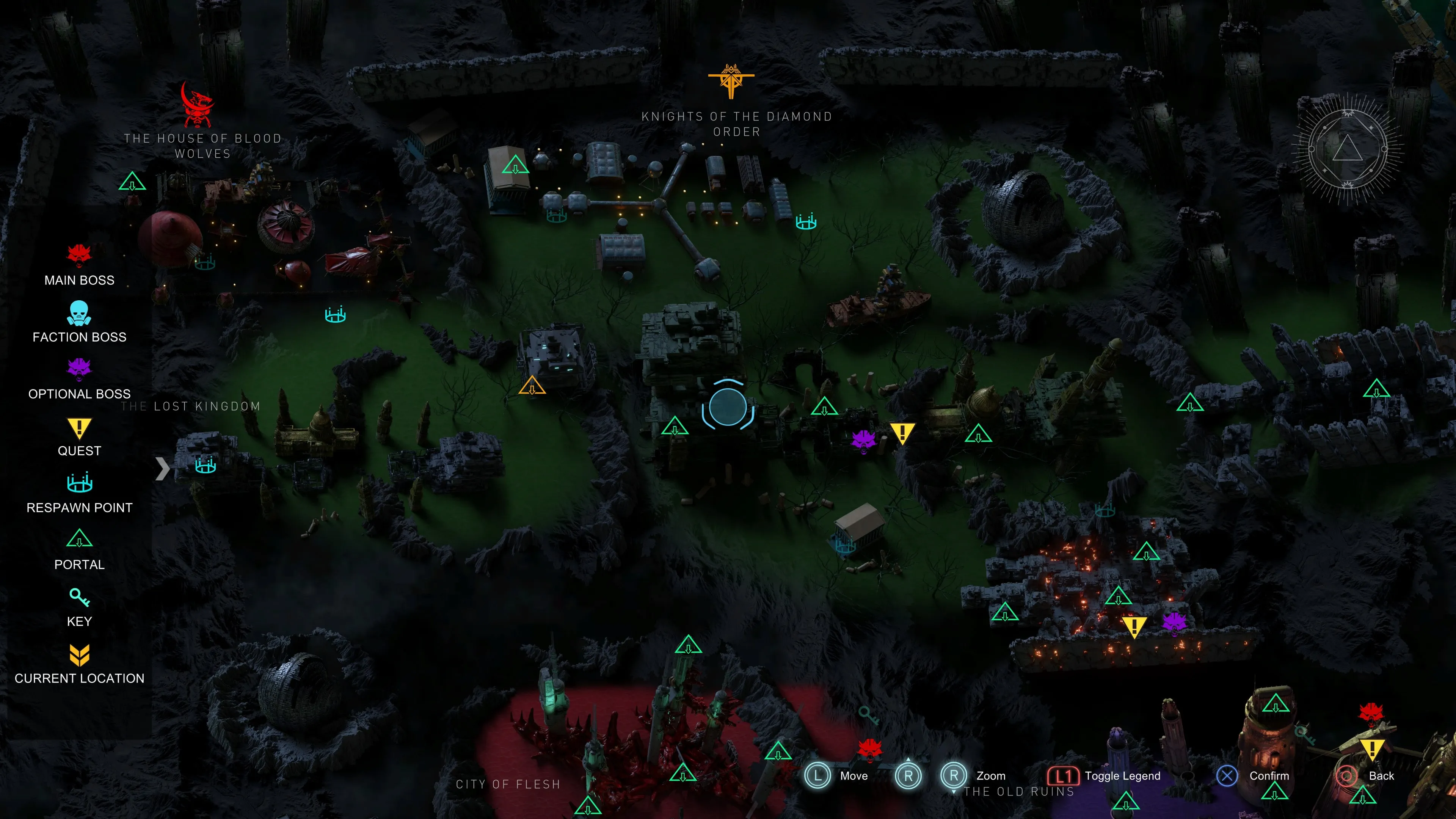Click the orange portal marker on the map
1456x819 pixels.
532,387
